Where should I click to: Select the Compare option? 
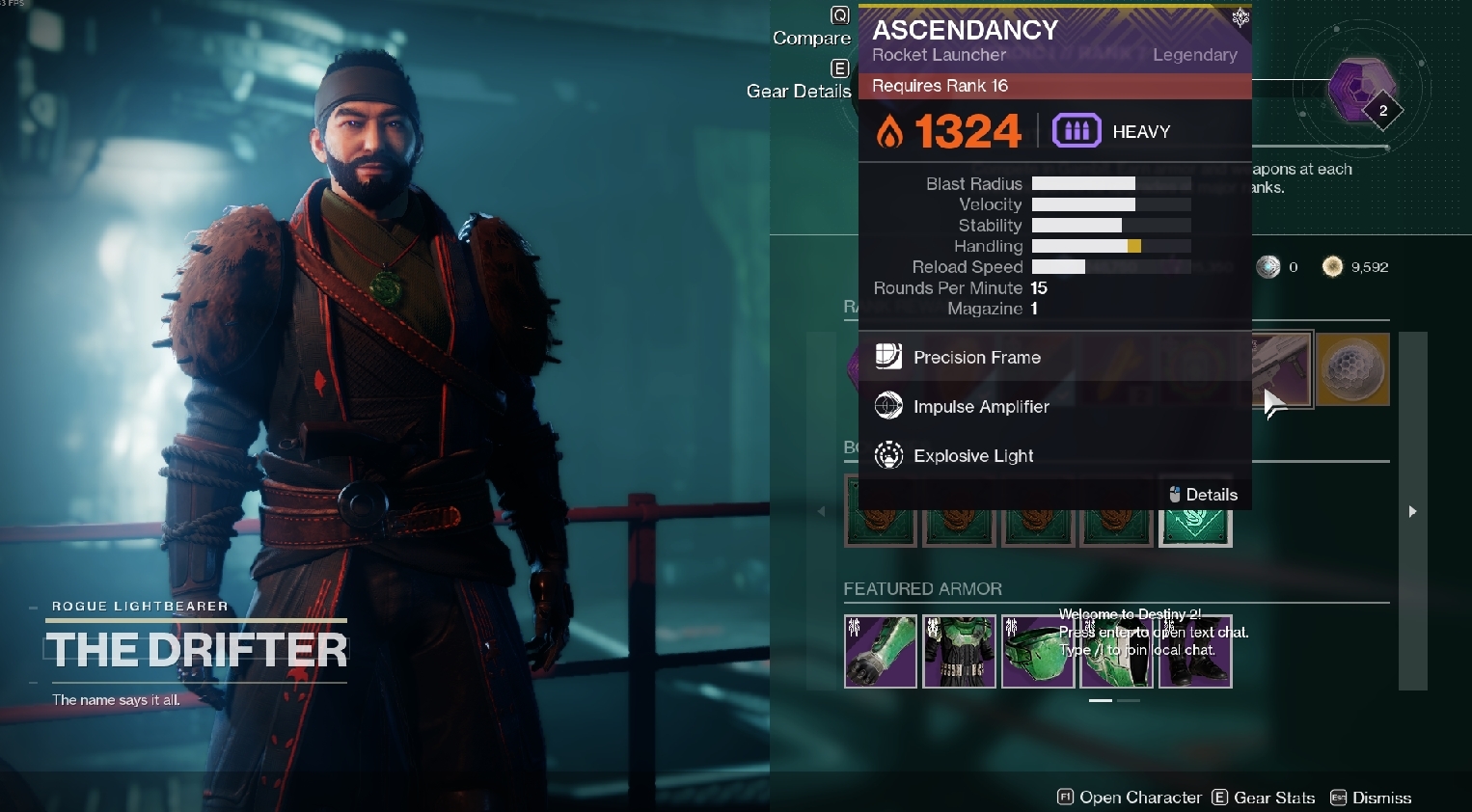click(811, 38)
